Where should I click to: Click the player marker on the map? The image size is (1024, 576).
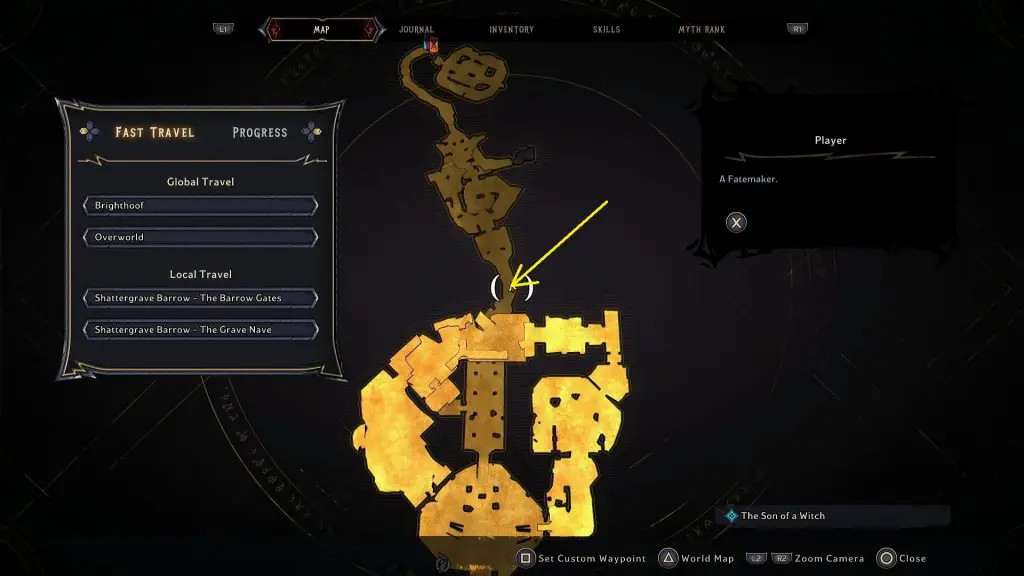(x=512, y=288)
